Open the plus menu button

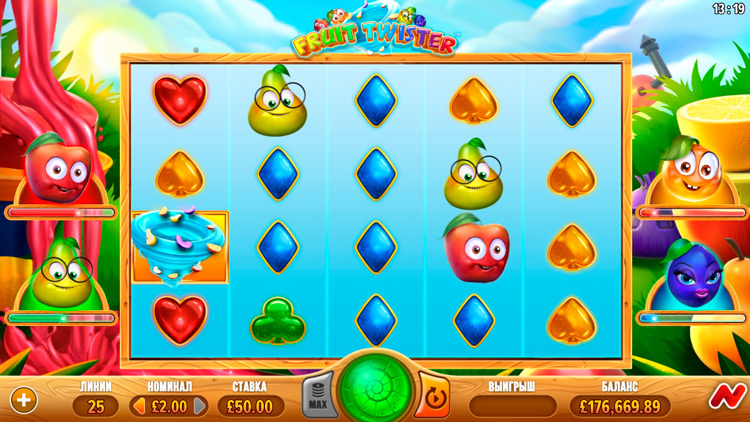click(x=24, y=400)
